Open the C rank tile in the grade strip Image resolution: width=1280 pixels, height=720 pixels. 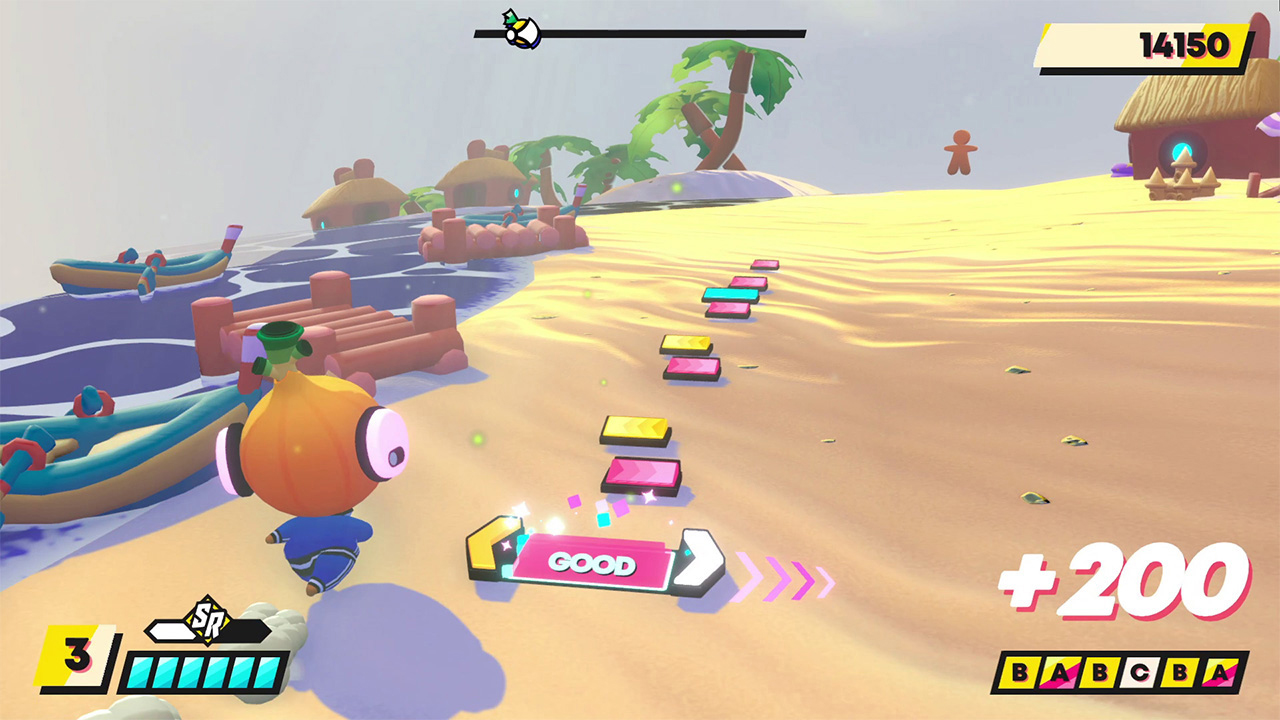[1140, 672]
